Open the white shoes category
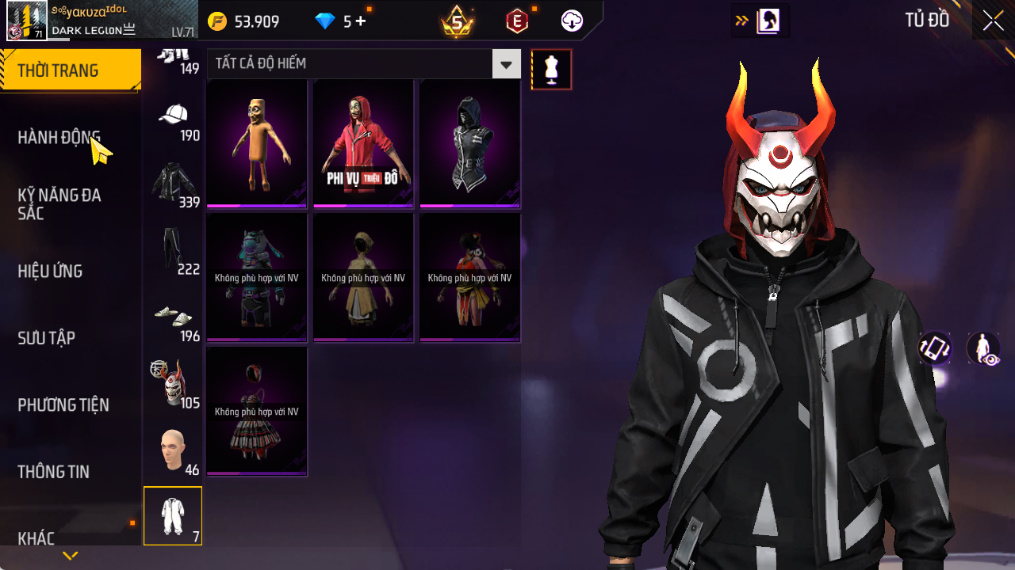The width and height of the screenshot is (1015, 570). [173, 317]
